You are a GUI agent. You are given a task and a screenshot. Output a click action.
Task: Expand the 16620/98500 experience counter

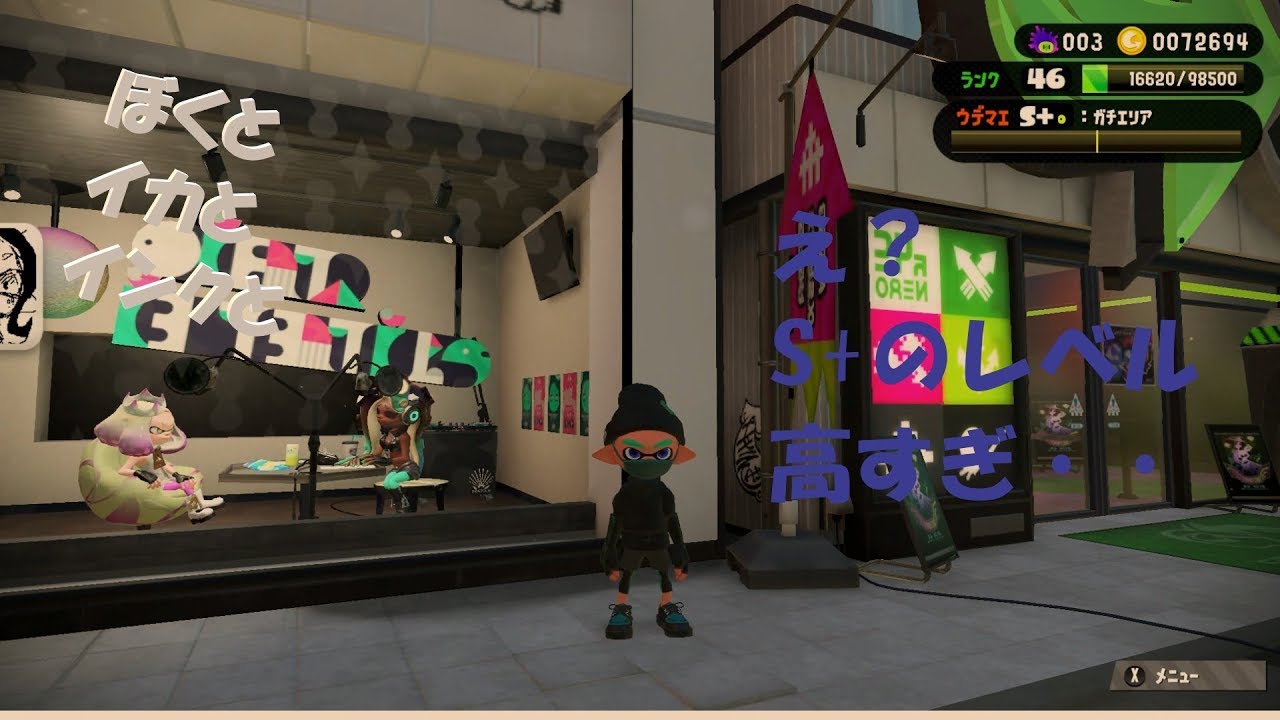tap(1182, 78)
